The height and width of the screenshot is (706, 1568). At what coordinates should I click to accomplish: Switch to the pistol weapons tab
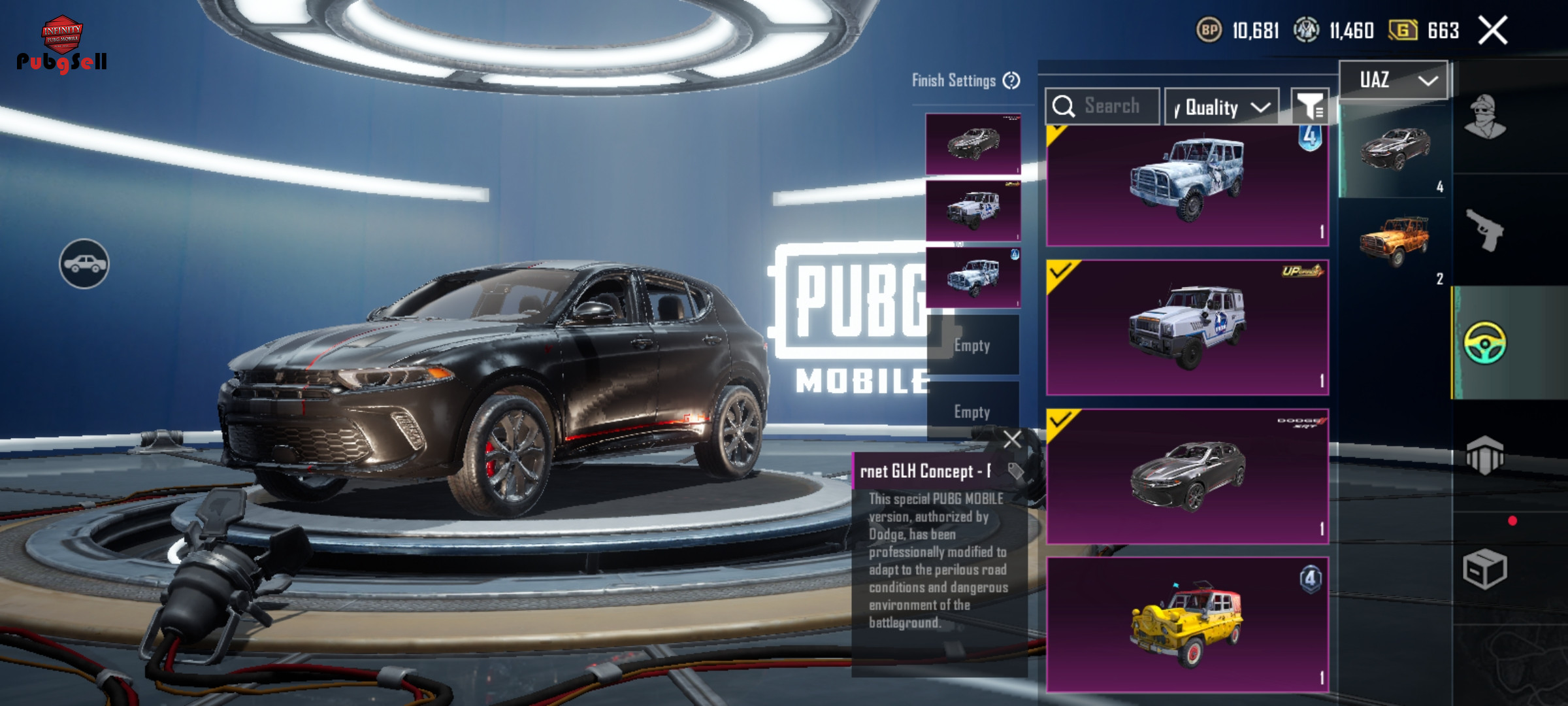(x=1485, y=229)
